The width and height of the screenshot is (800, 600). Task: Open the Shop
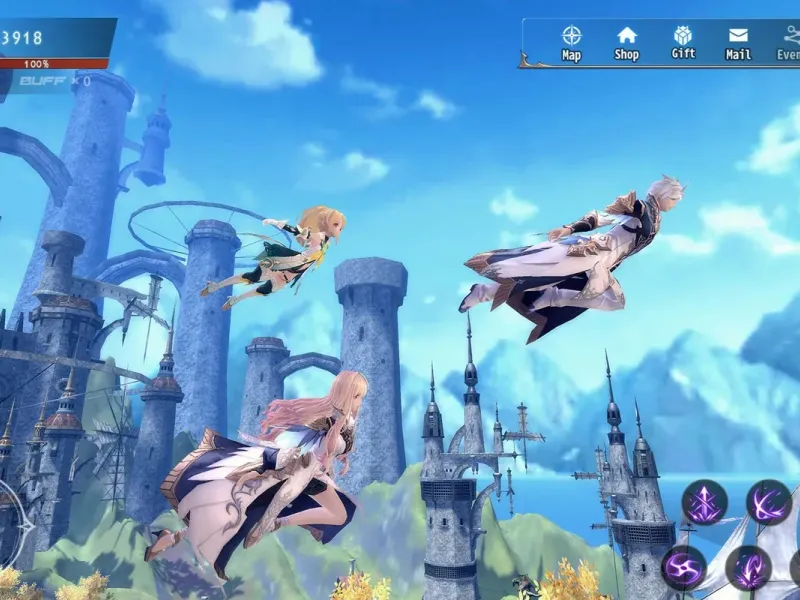click(627, 42)
